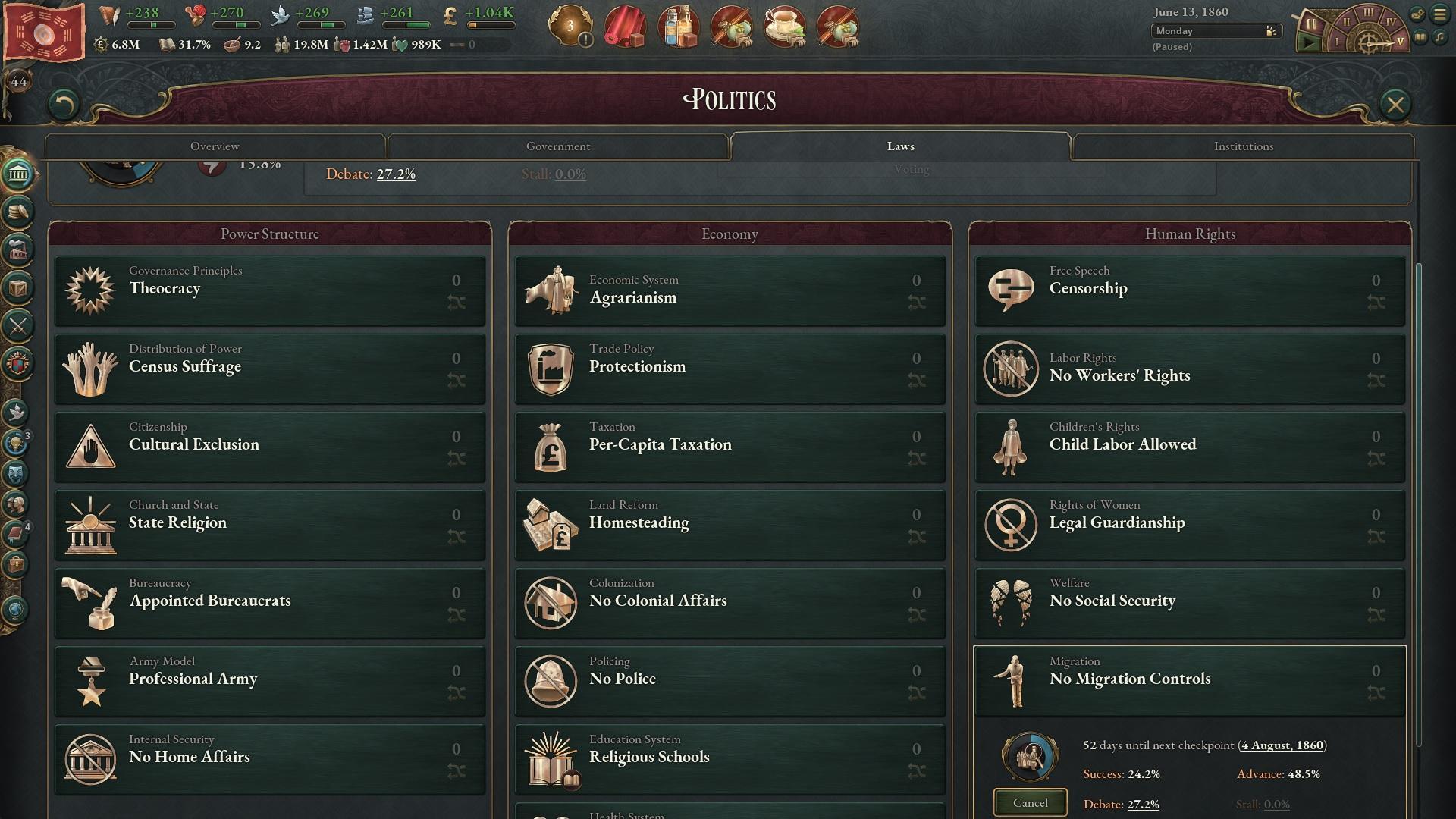The width and height of the screenshot is (1456, 819).
Task: Click the 4 August, 1860 checkpoint date link
Action: click(x=1282, y=745)
